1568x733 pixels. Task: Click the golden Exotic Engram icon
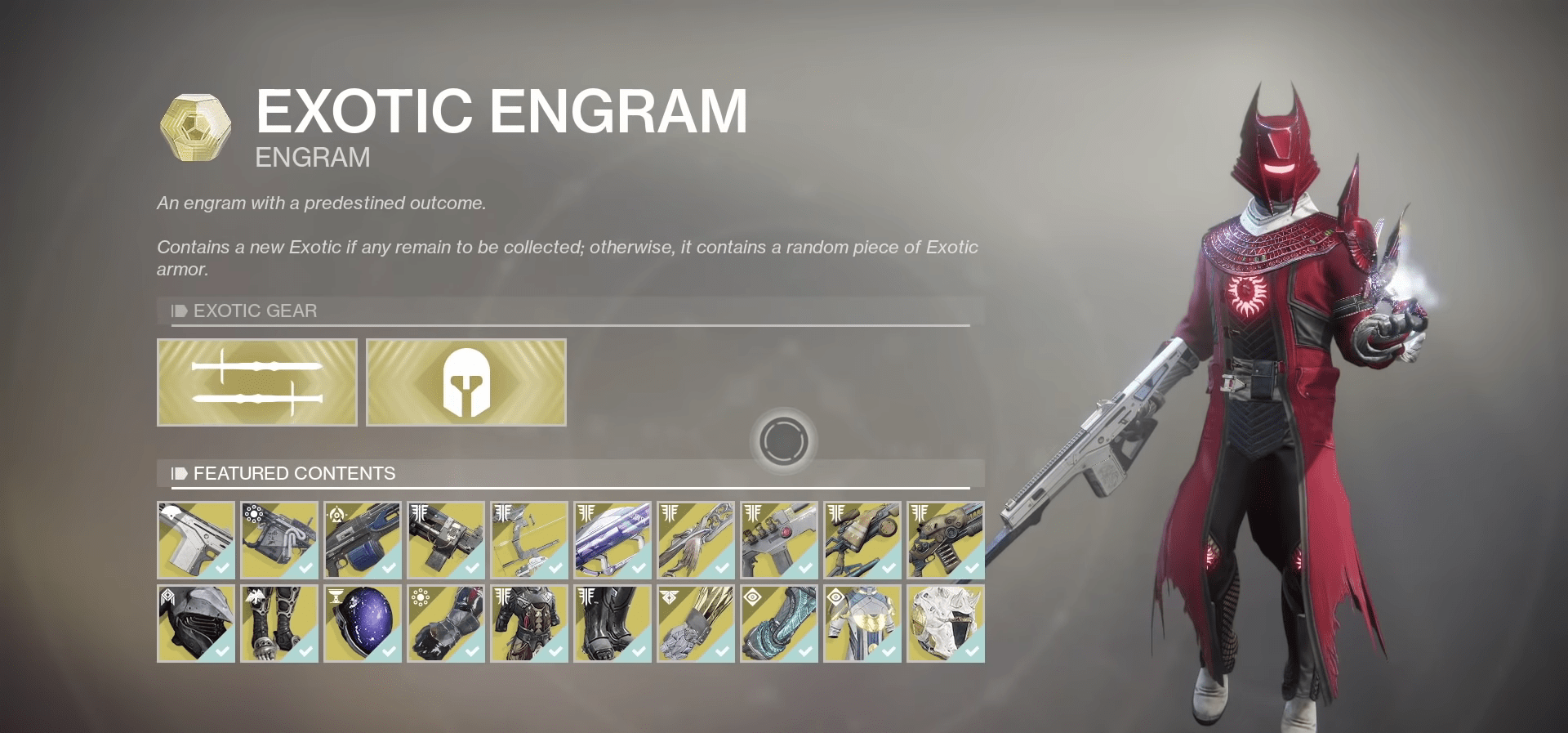195,127
